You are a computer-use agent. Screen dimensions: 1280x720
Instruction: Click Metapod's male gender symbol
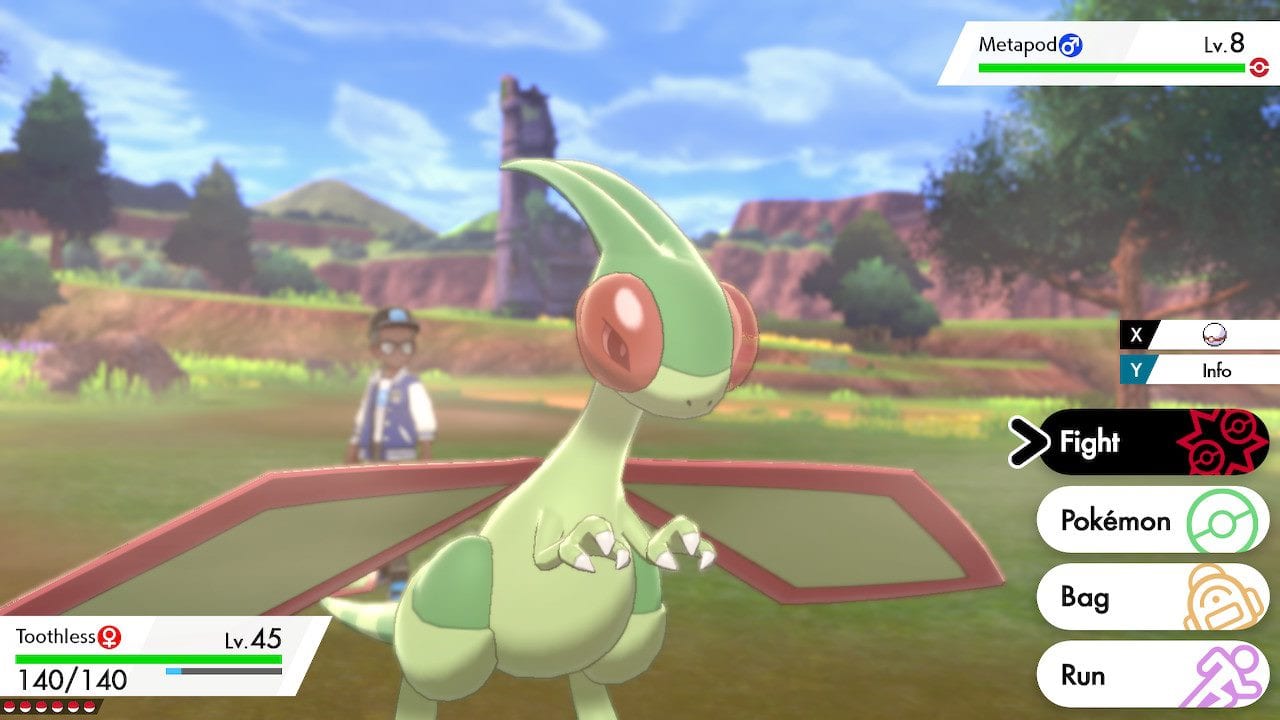1070,45
